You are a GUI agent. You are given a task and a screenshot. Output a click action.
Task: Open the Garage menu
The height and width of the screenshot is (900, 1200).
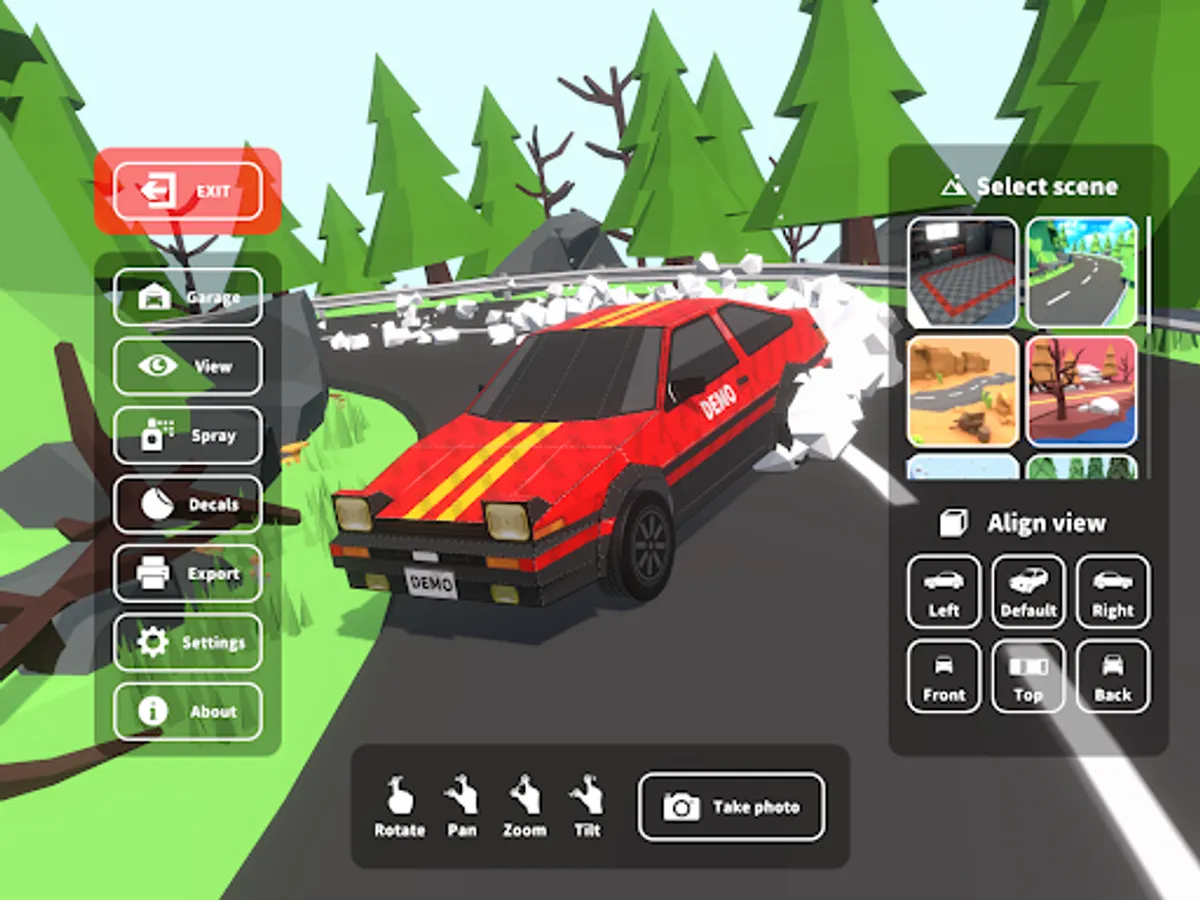coord(188,297)
